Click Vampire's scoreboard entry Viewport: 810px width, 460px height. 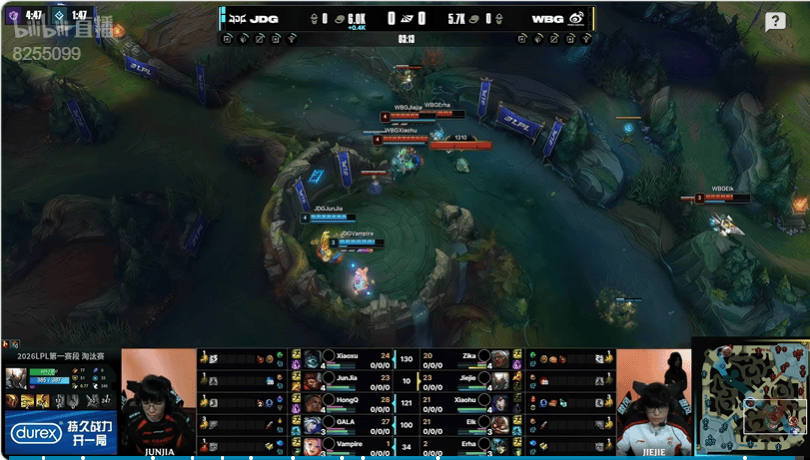click(x=345, y=444)
